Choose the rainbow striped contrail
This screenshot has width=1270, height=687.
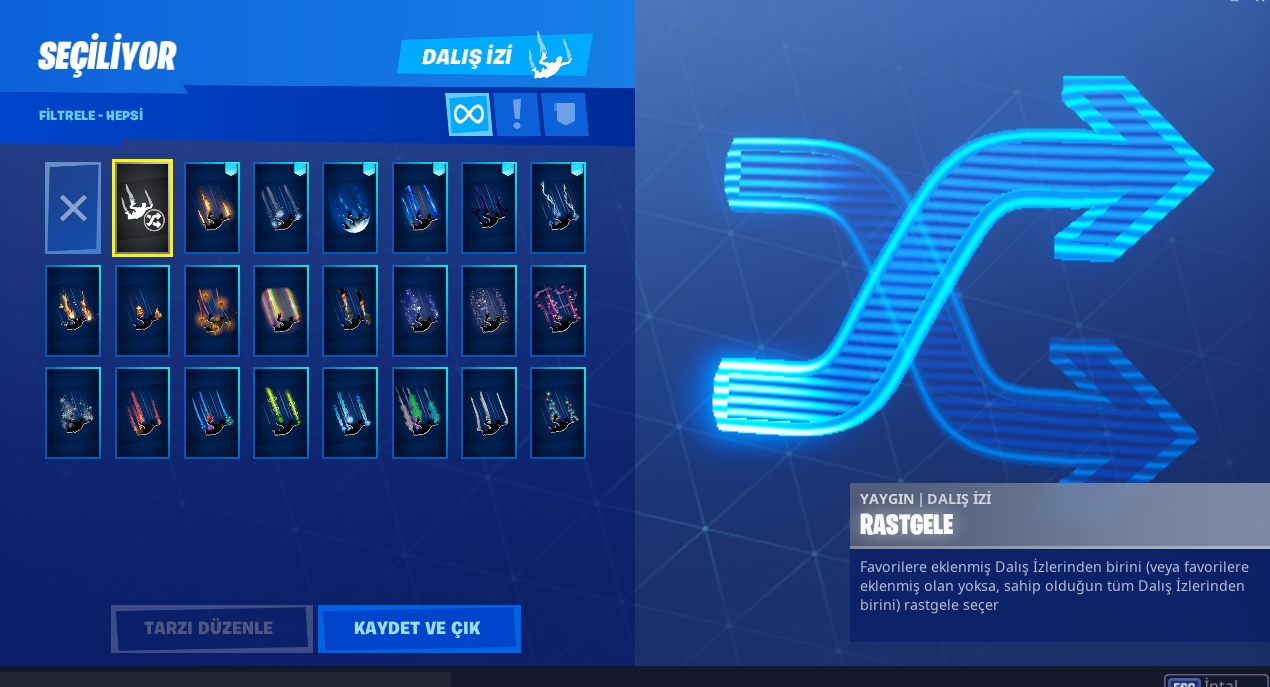click(281, 310)
